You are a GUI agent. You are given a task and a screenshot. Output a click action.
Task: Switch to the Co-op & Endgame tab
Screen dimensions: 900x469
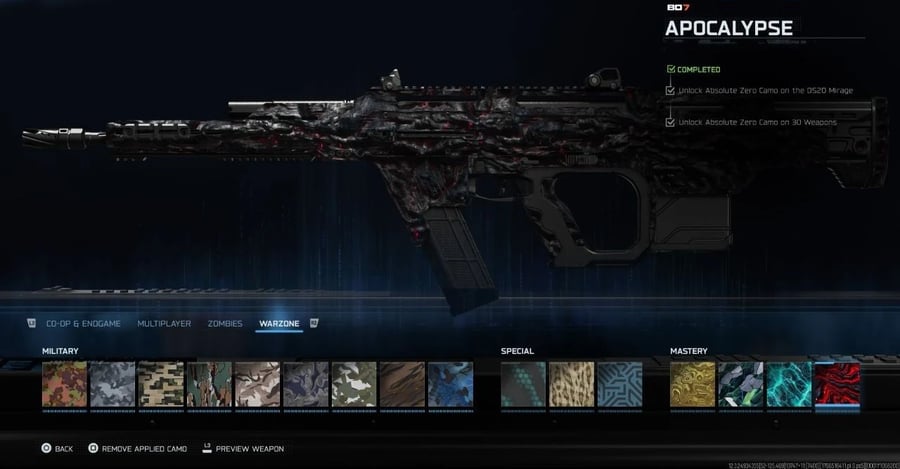click(83, 323)
